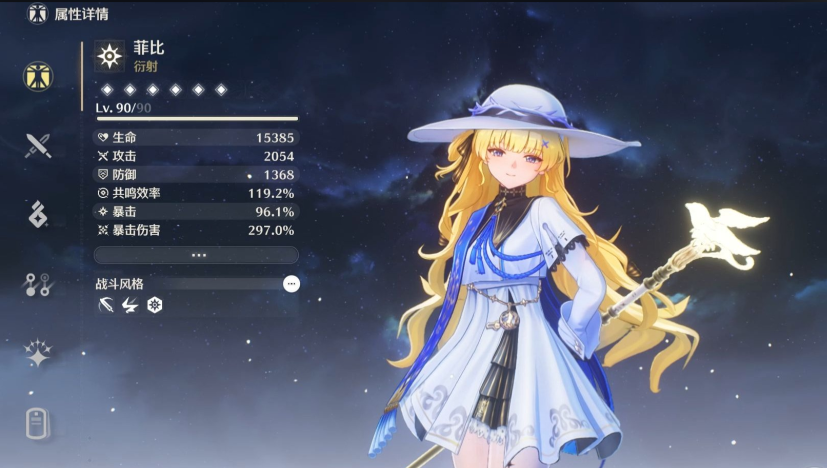The width and height of the screenshot is (827, 468).
Task: Open combat style details via round ellipsis button
Action: coord(291,284)
